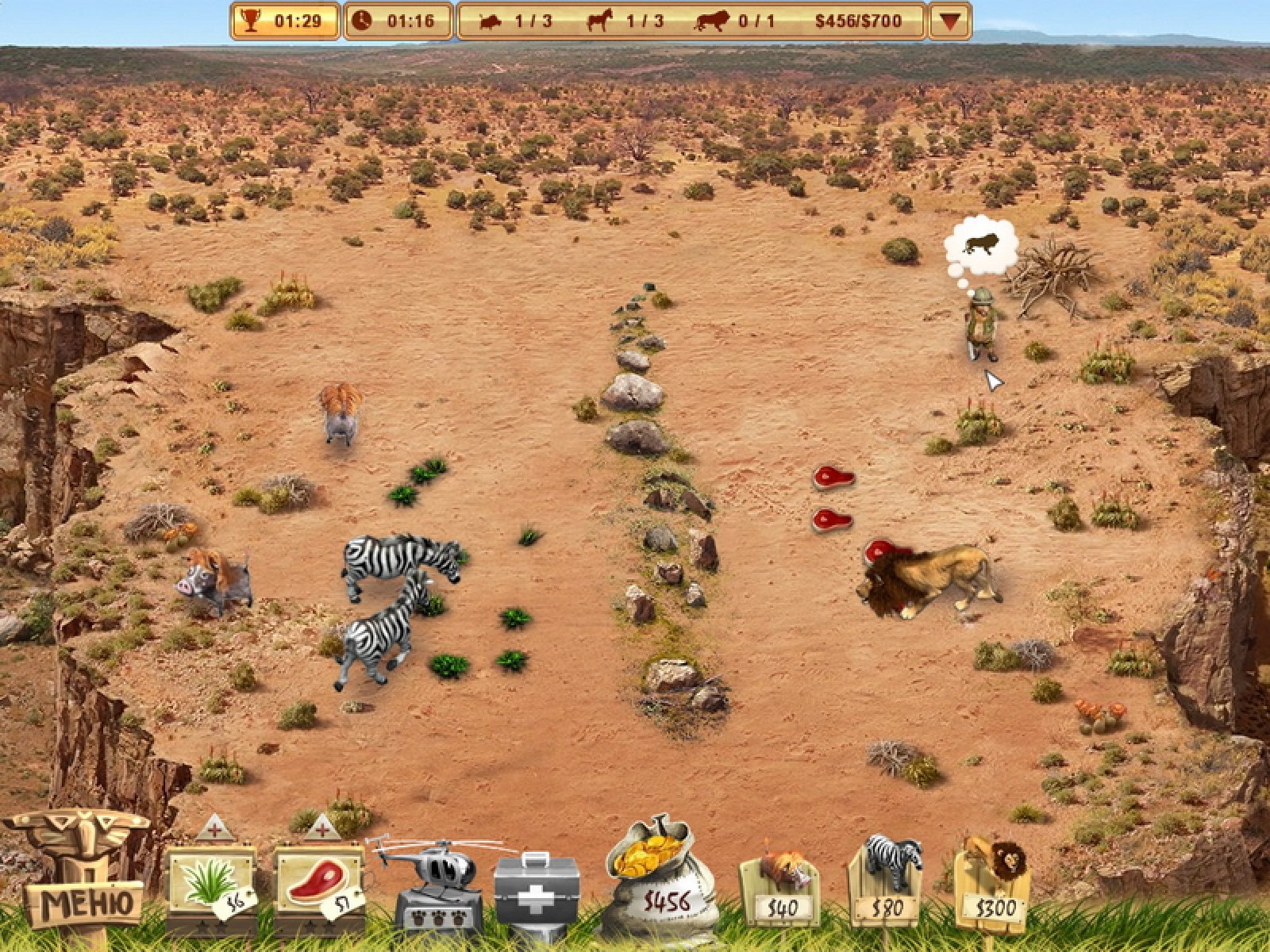Viewport: 1270px width, 952px height.
Task: Use the first aid medical kit
Action: (537, 890)
